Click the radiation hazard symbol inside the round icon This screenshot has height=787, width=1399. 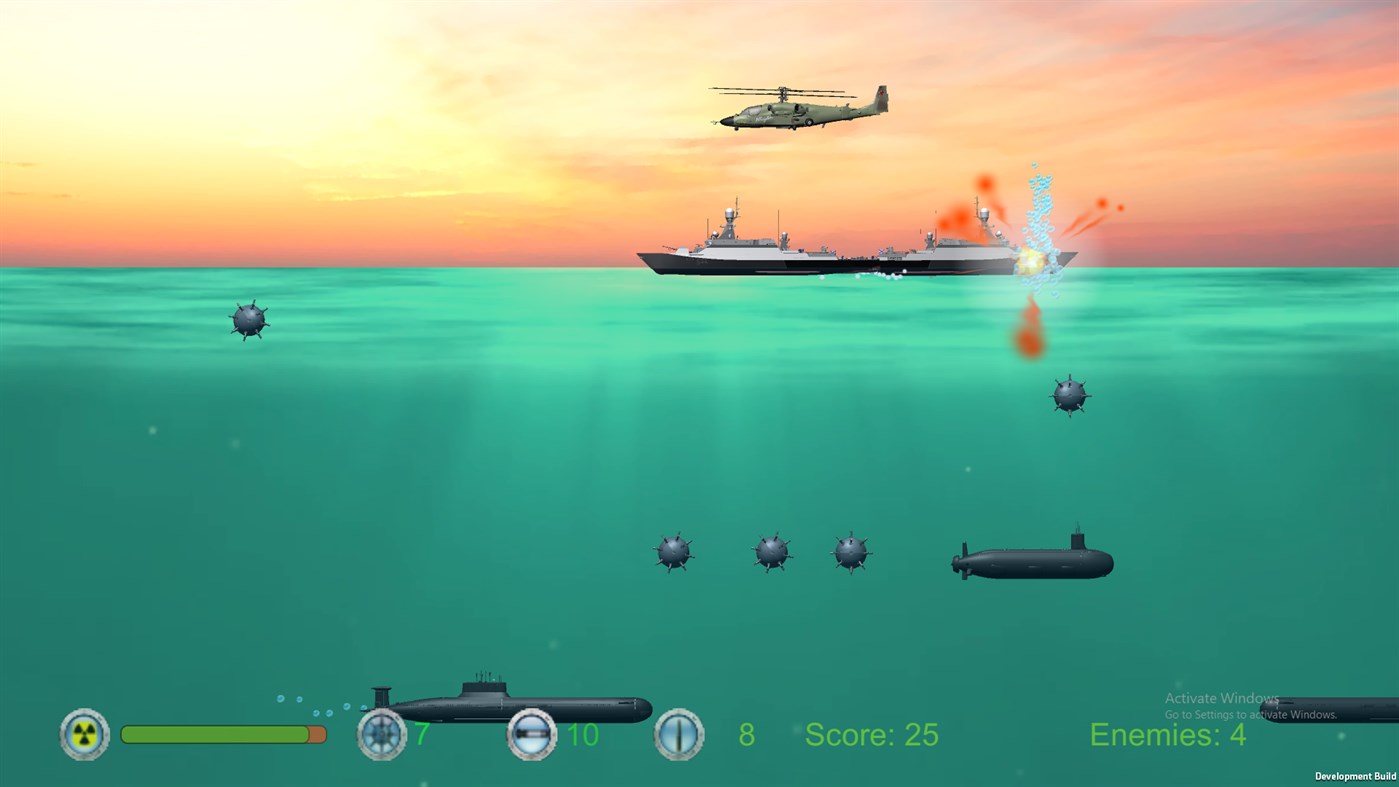click(x=84, y=734)
